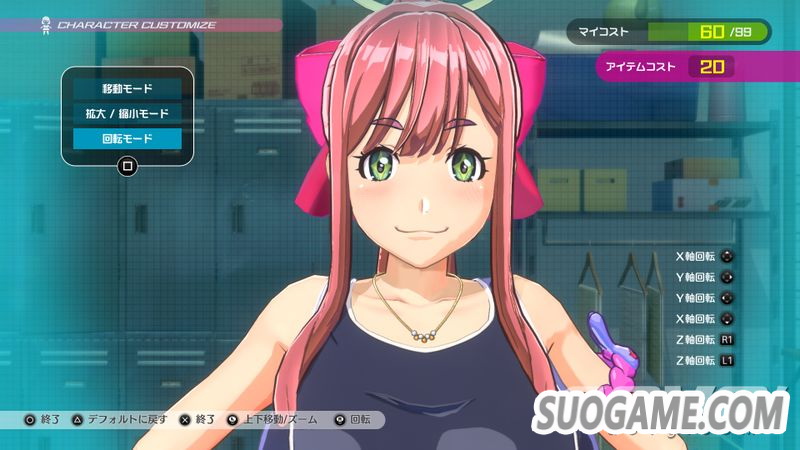The image size is (800, 450).
Task: Choose the 拡大 / 縮小モード option
Action: (126, 113)
